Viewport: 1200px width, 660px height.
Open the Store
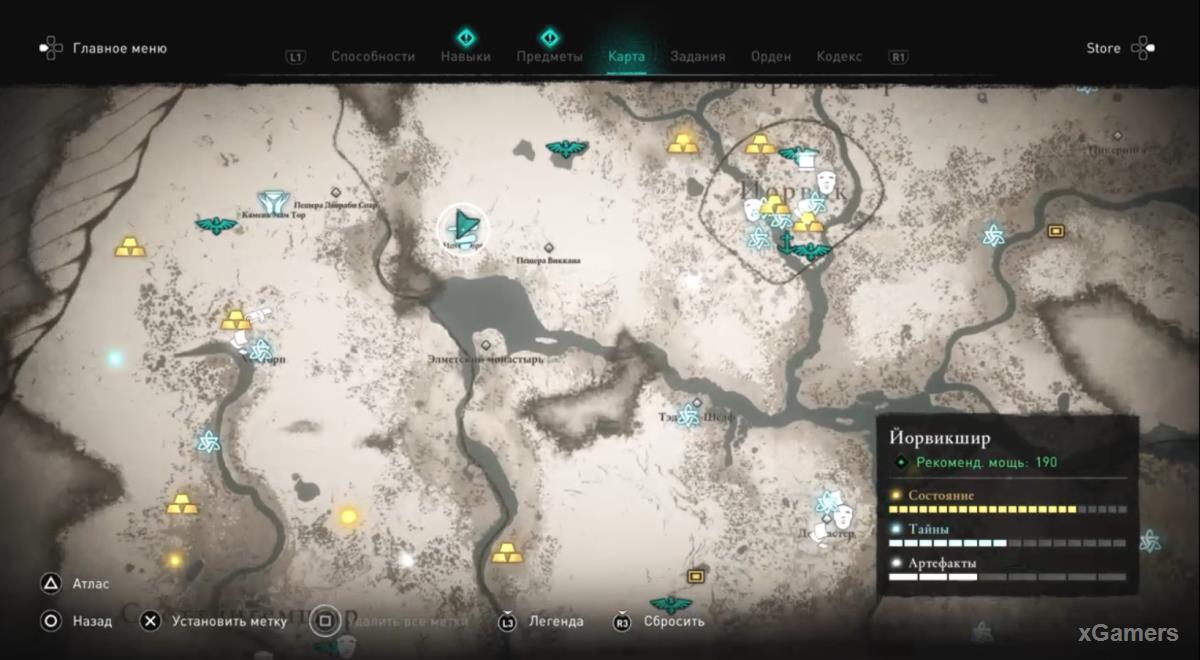(1103, 48)
